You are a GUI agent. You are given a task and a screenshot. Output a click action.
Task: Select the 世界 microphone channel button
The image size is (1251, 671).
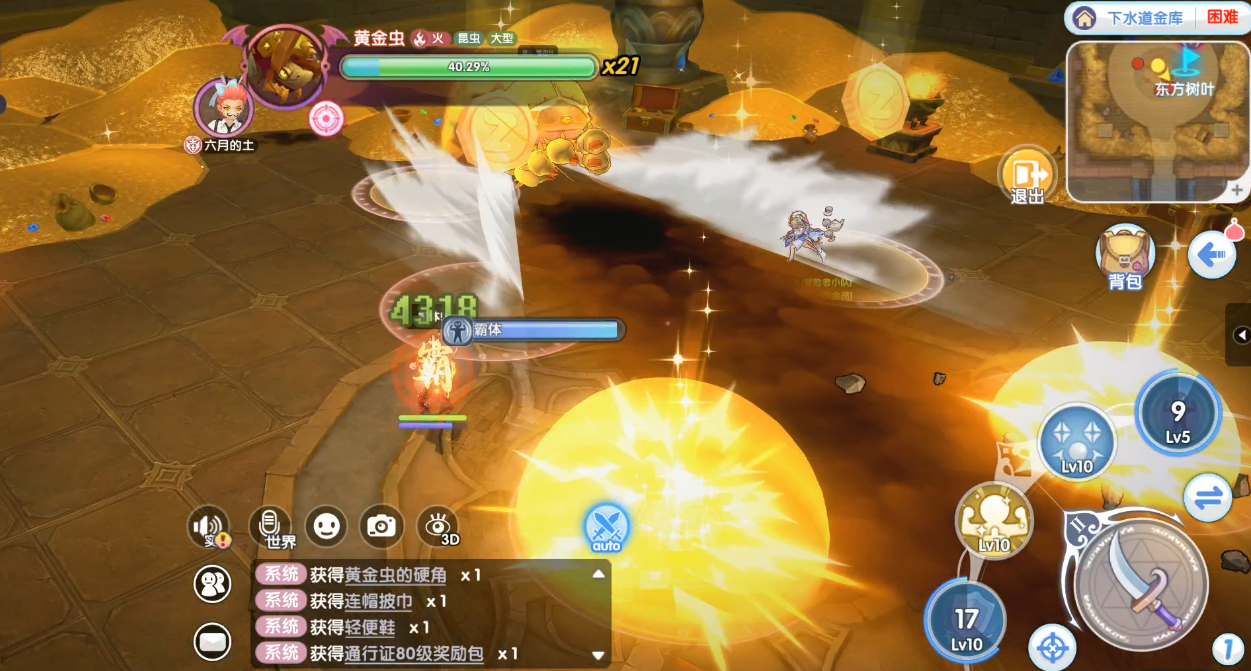(270, 527)
